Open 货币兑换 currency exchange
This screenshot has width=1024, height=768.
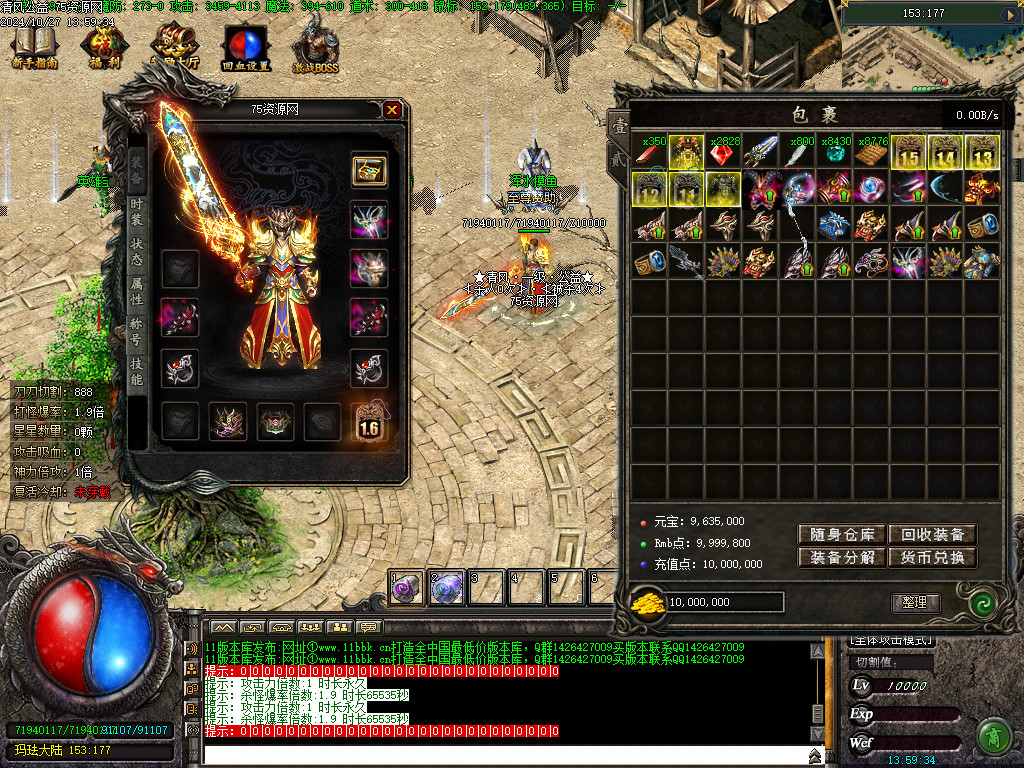coord(932,558)
